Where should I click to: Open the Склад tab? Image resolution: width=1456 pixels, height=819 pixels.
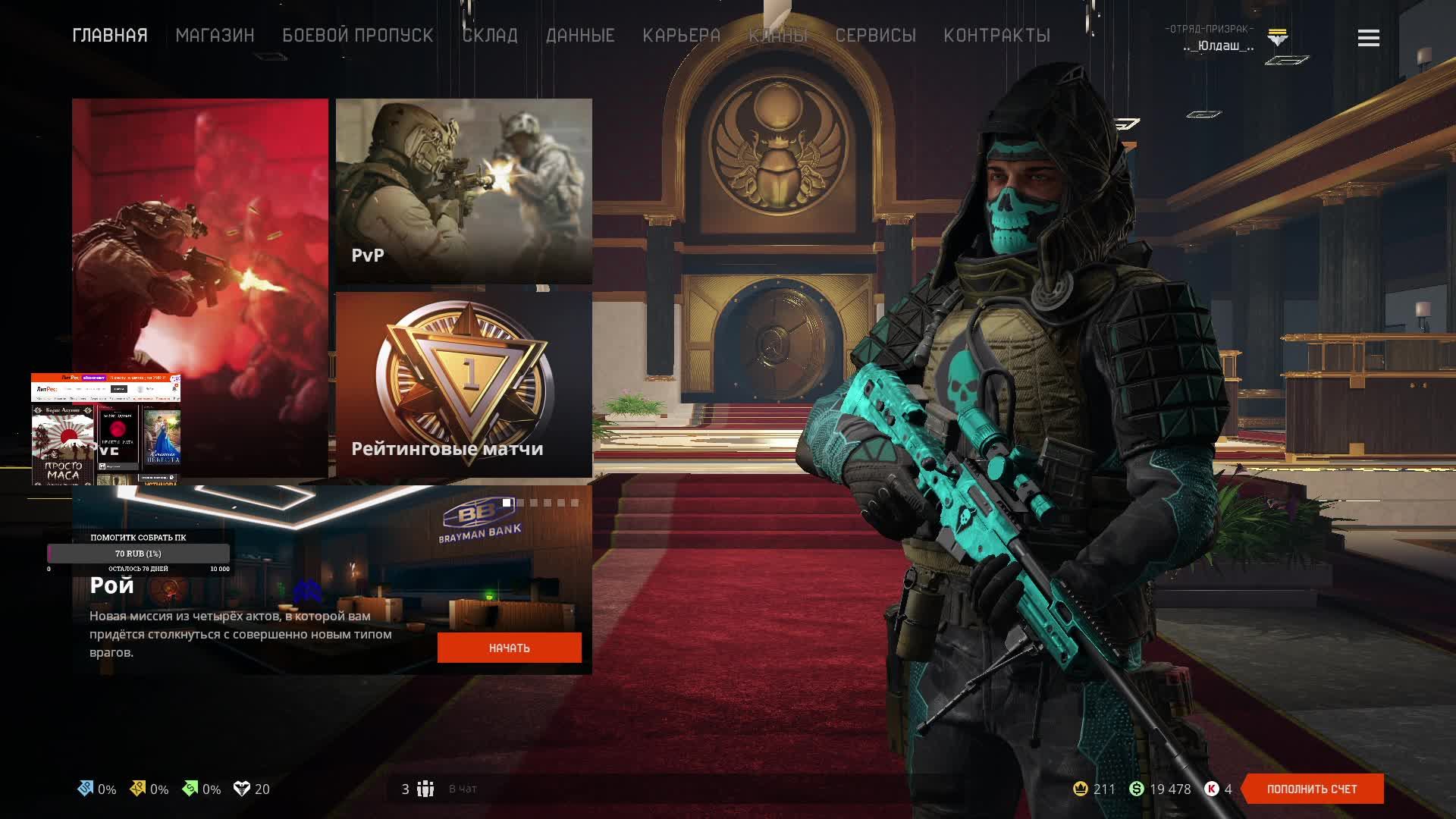pyautogui.click(x=490, y=36)
